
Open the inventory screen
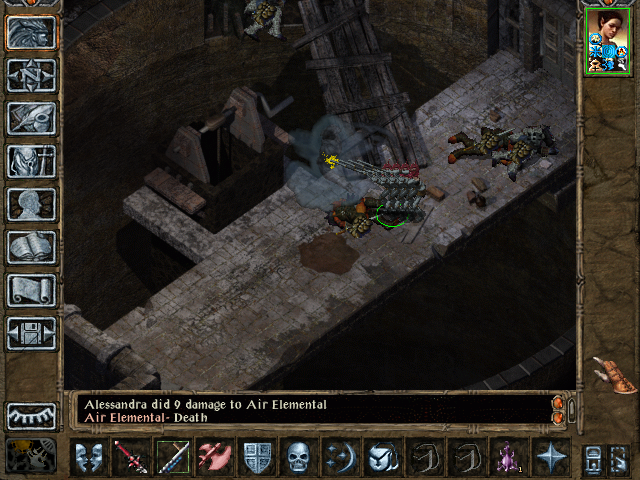coord(31,161)
